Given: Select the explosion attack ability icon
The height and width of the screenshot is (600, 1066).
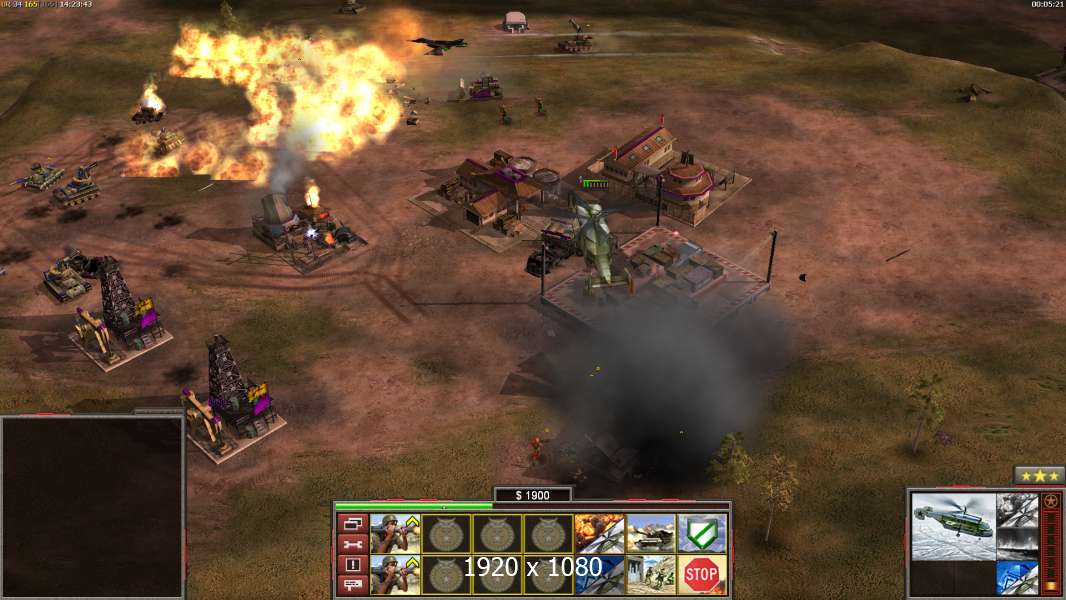Looking at the screenshot, I should coord(599,533).
